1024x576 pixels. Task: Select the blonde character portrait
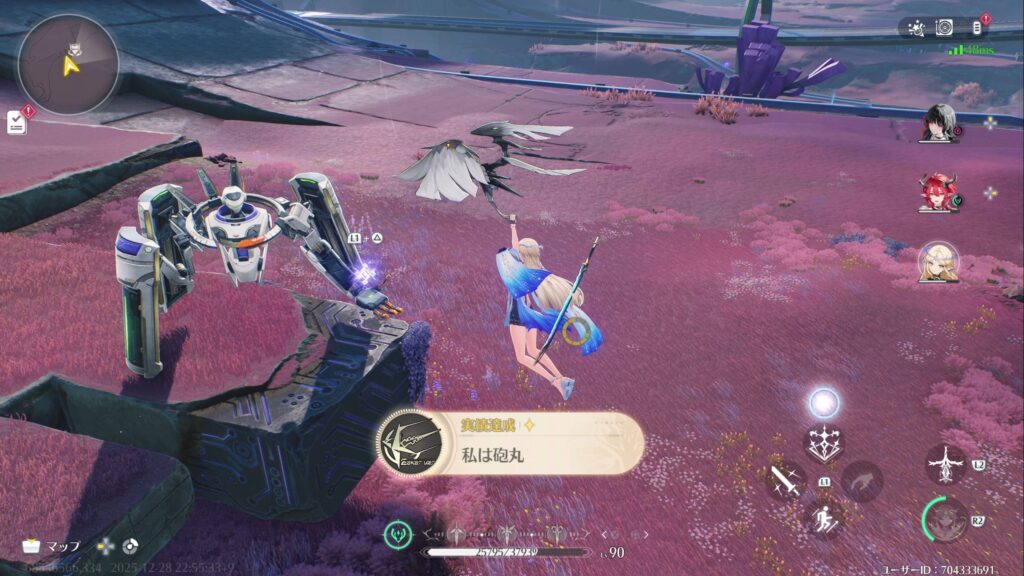point(938,262)
